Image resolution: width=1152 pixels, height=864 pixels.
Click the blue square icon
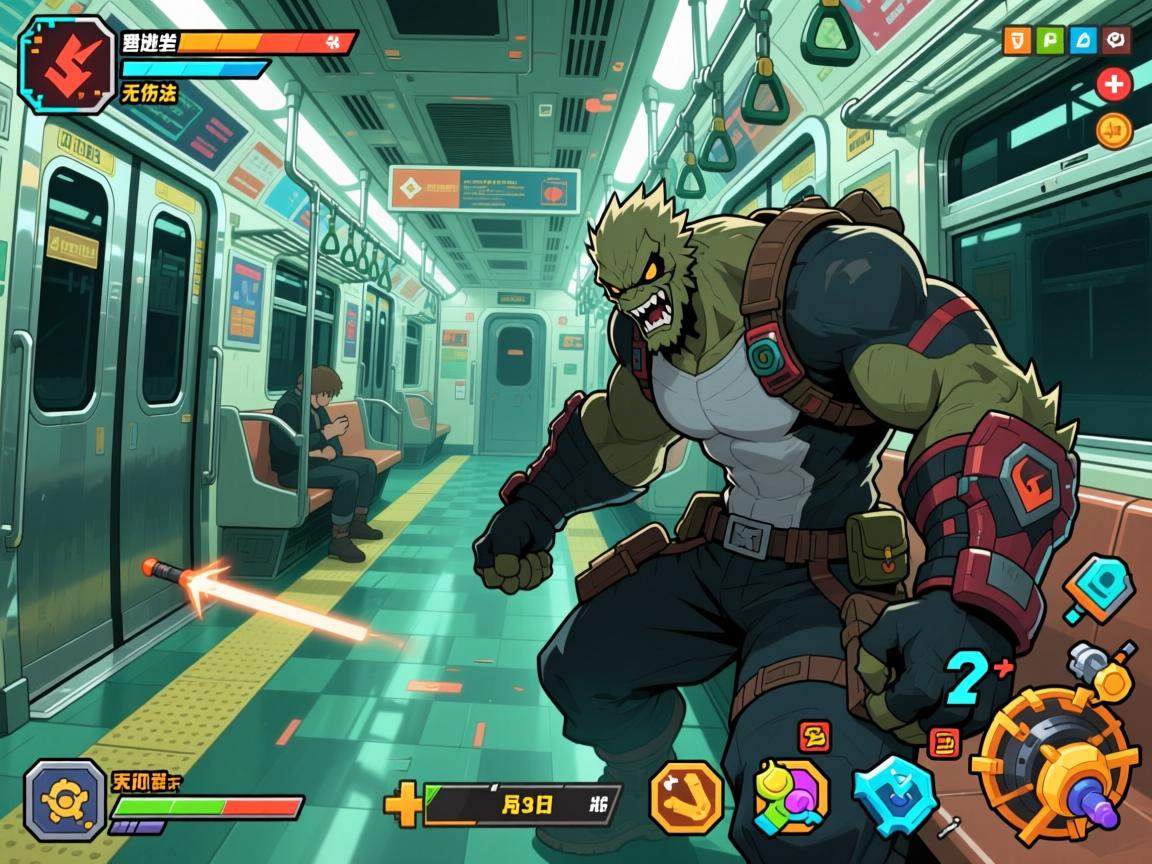(x=1082, y=41)
